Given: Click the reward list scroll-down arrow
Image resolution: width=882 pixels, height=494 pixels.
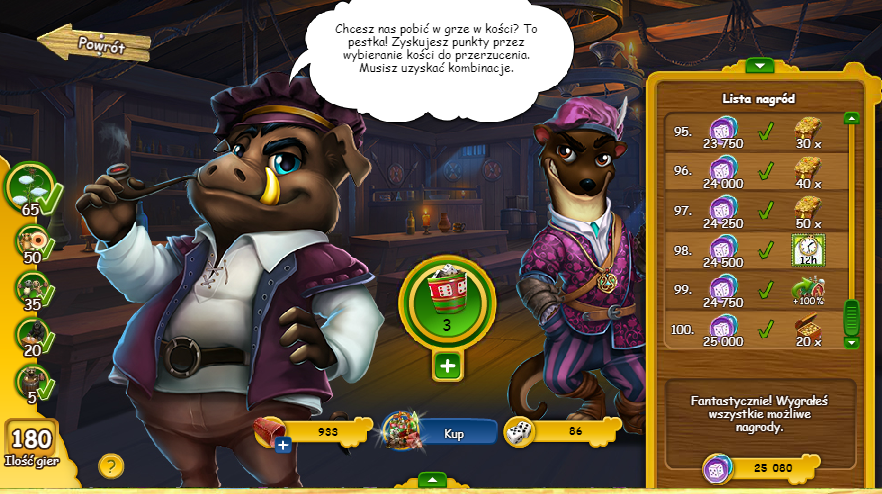Looking at the screenshot, I should click(851, 342).
